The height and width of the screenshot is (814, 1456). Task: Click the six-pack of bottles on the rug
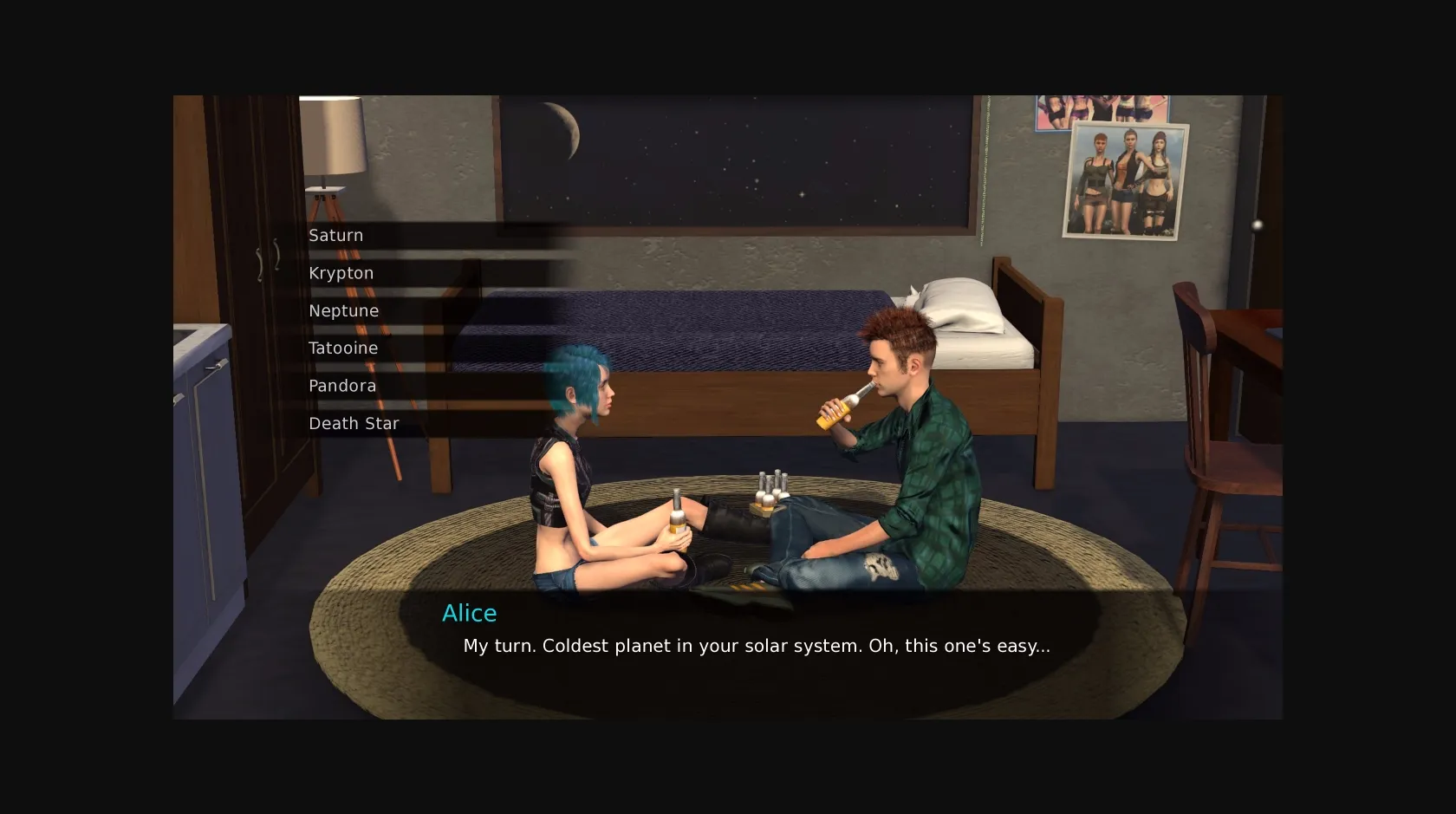click(x=769, y=492)
